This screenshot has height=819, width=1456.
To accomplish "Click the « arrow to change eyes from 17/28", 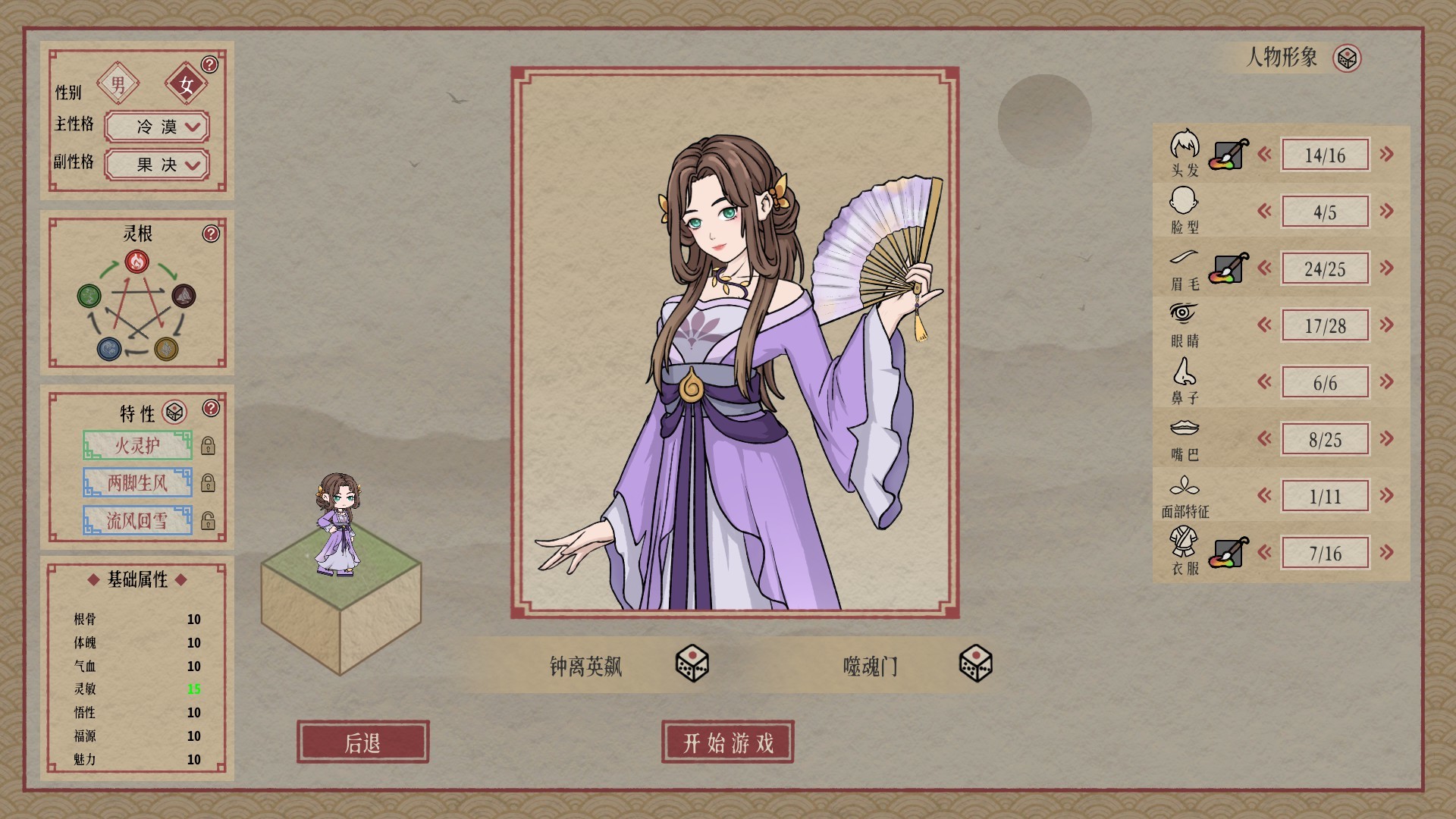I will pyautogui.click(x=1263, y=325).
